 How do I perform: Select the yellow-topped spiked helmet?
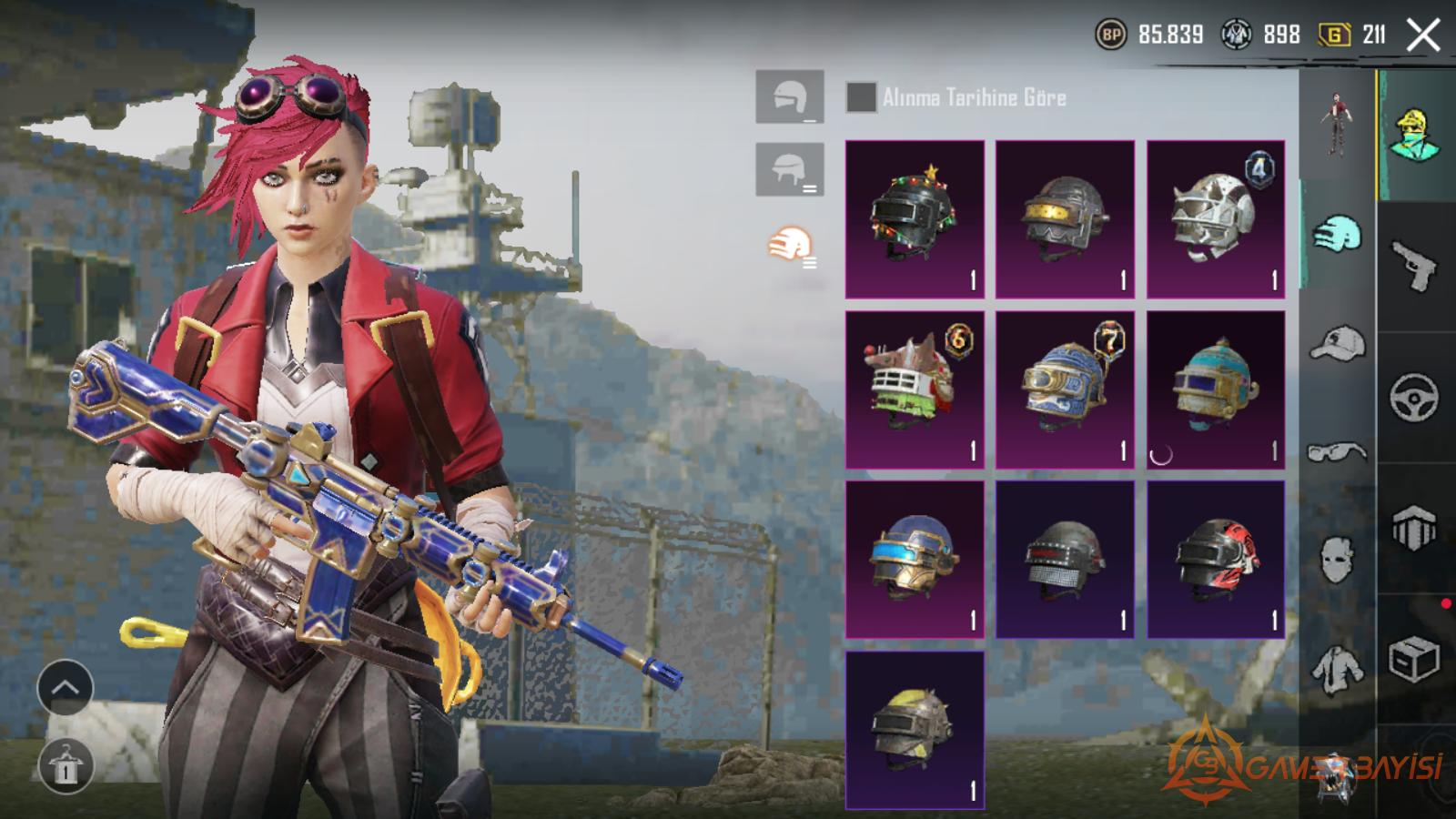(915, 730)
